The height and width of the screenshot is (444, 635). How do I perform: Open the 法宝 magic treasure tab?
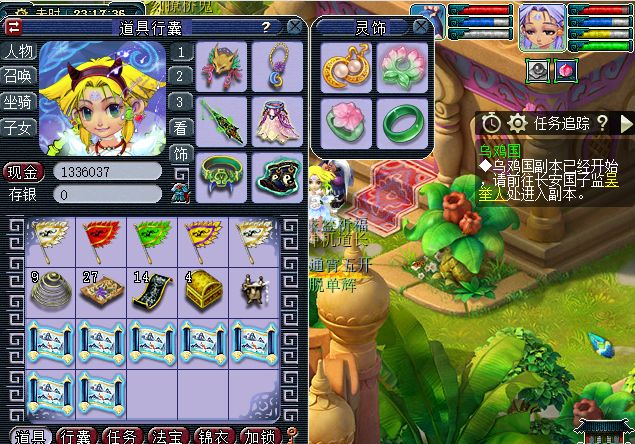pyautogui.click(x=166, y=437)
